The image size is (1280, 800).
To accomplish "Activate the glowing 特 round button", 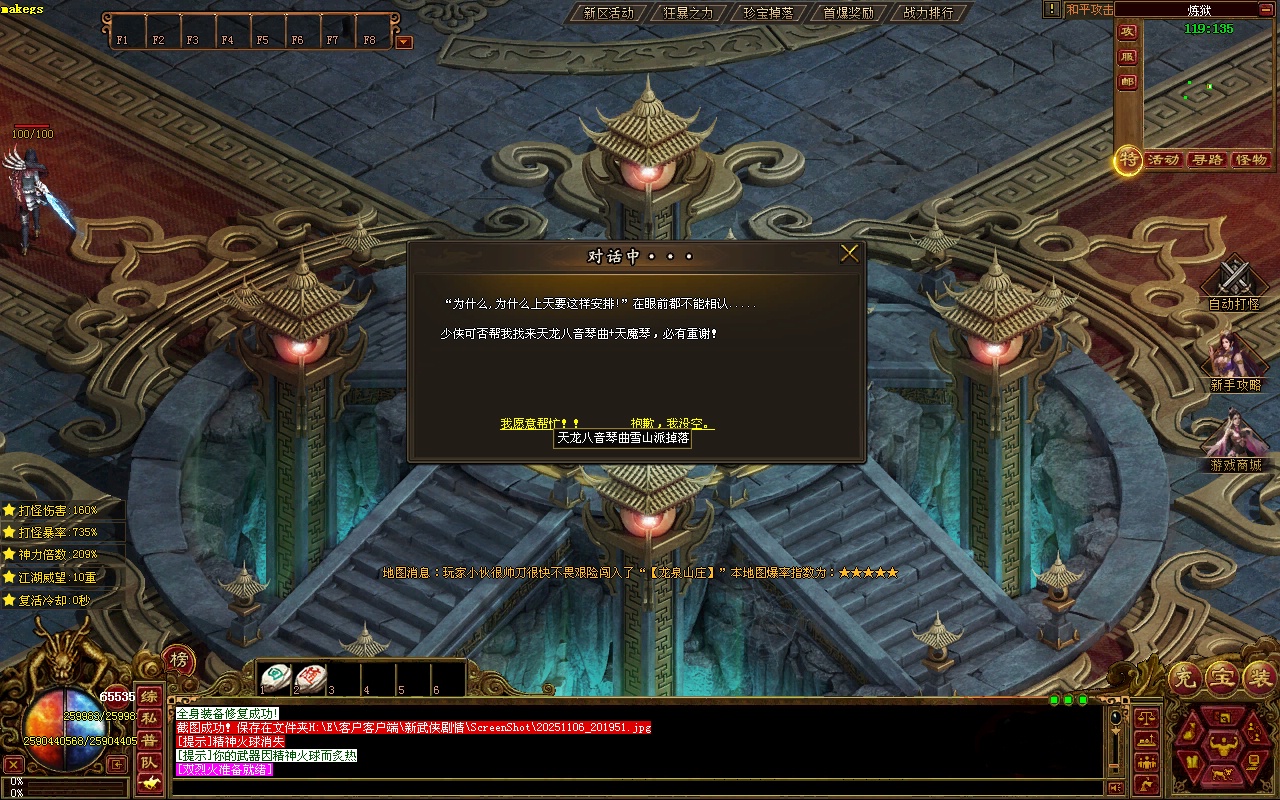I will tap(1129, 159).
